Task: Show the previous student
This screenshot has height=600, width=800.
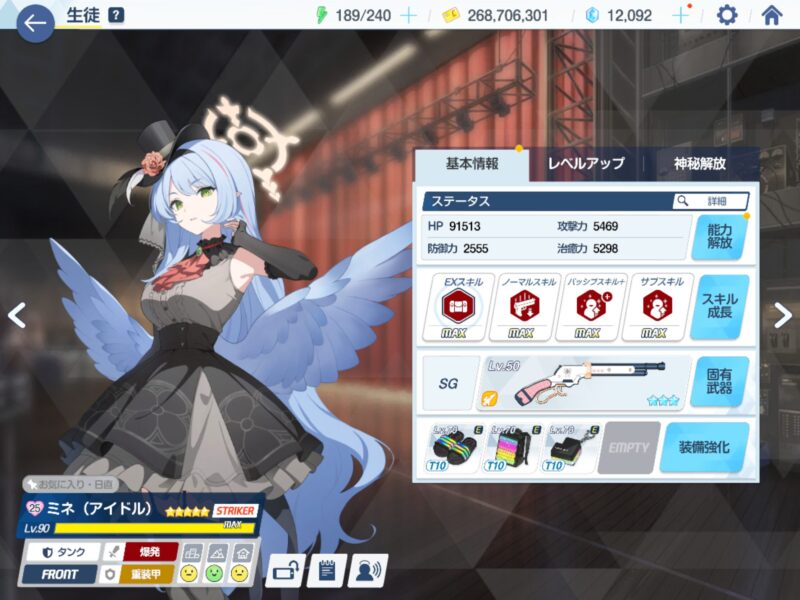Action: [16, 315]
